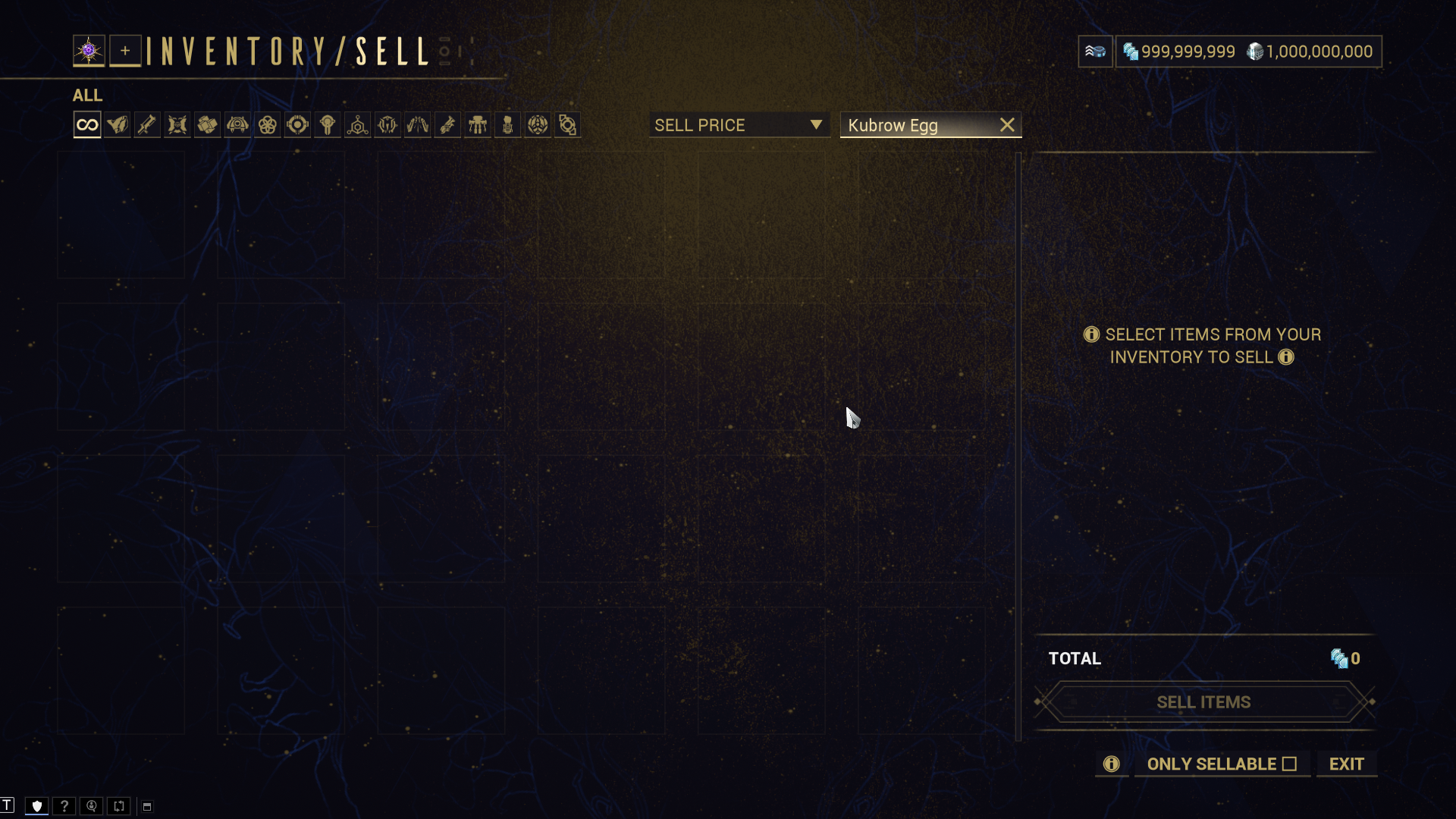This screenshot has height=819, width=1456.
Task: Open the winged icon left of the currencies
Action: point(1095,52)
